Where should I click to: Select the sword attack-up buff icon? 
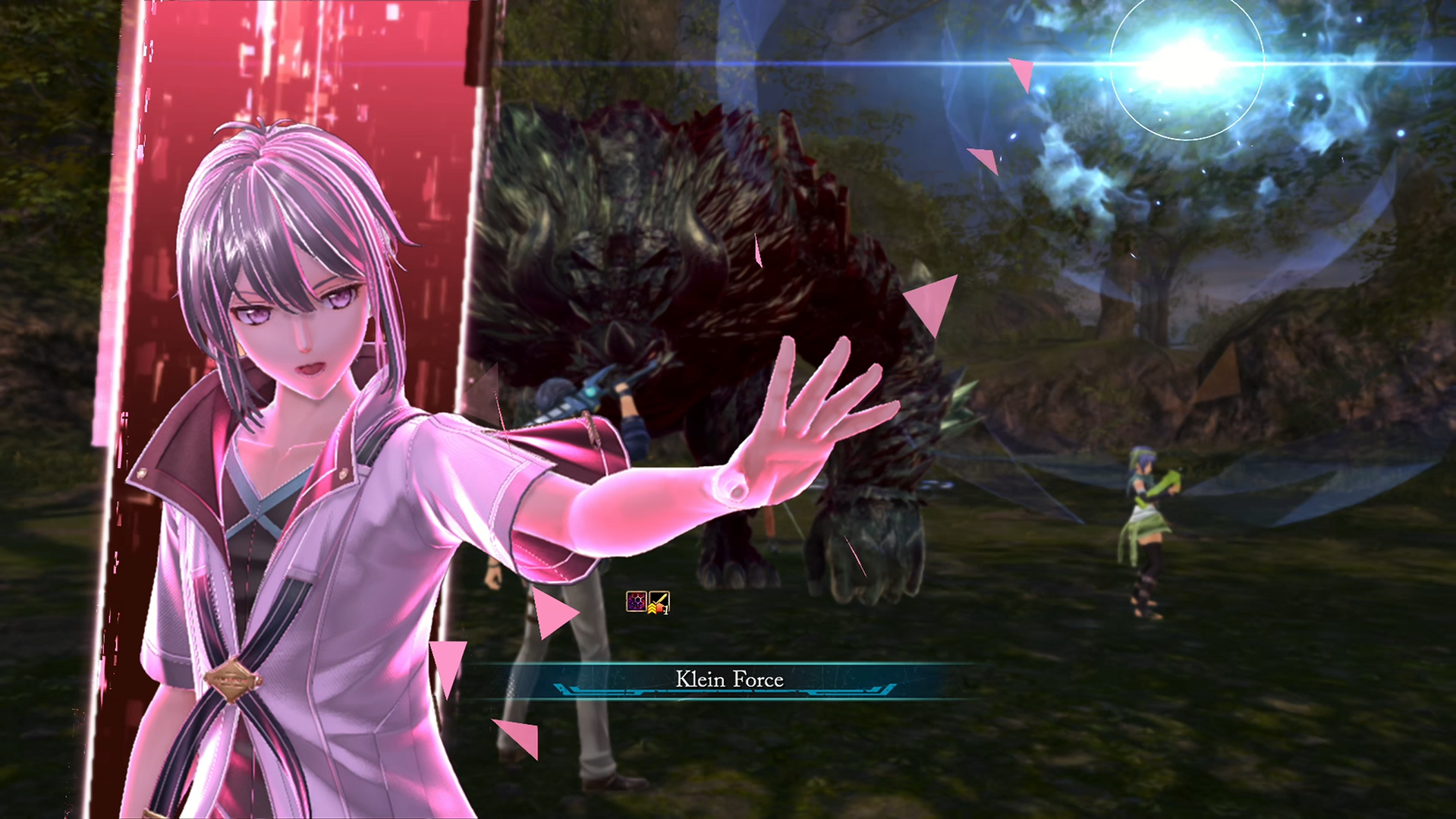point(659,603)
